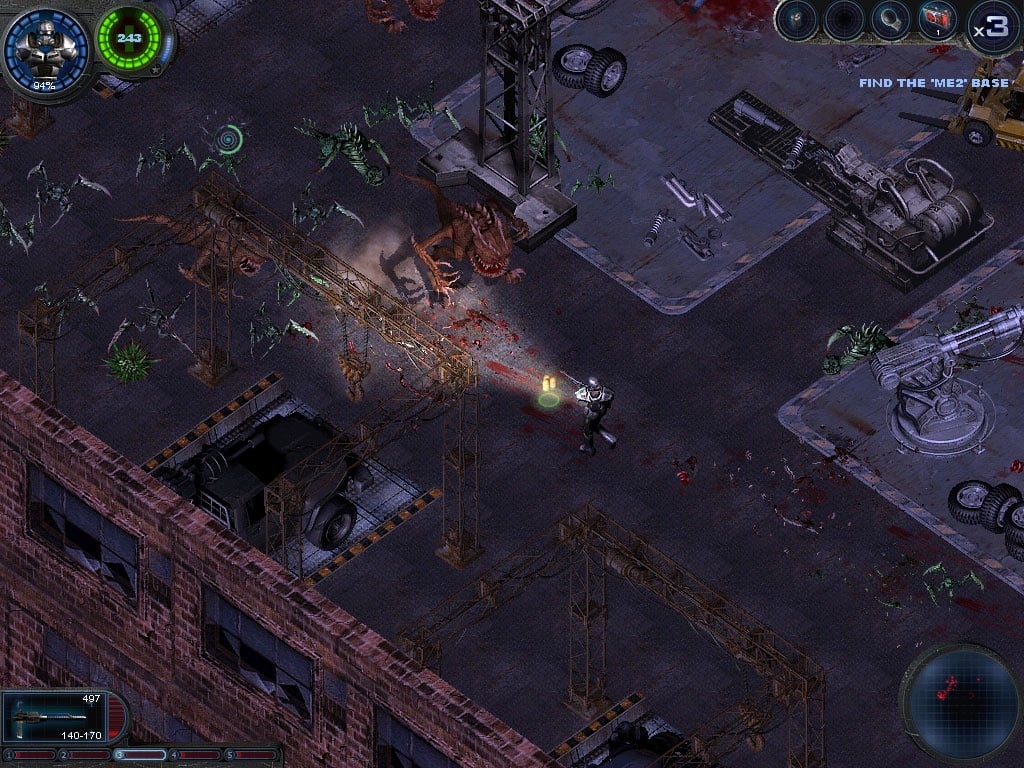Viewport: 1024px width, 768px height.
Task: Click the armored soldier portrait
Action: click(44, 48)
